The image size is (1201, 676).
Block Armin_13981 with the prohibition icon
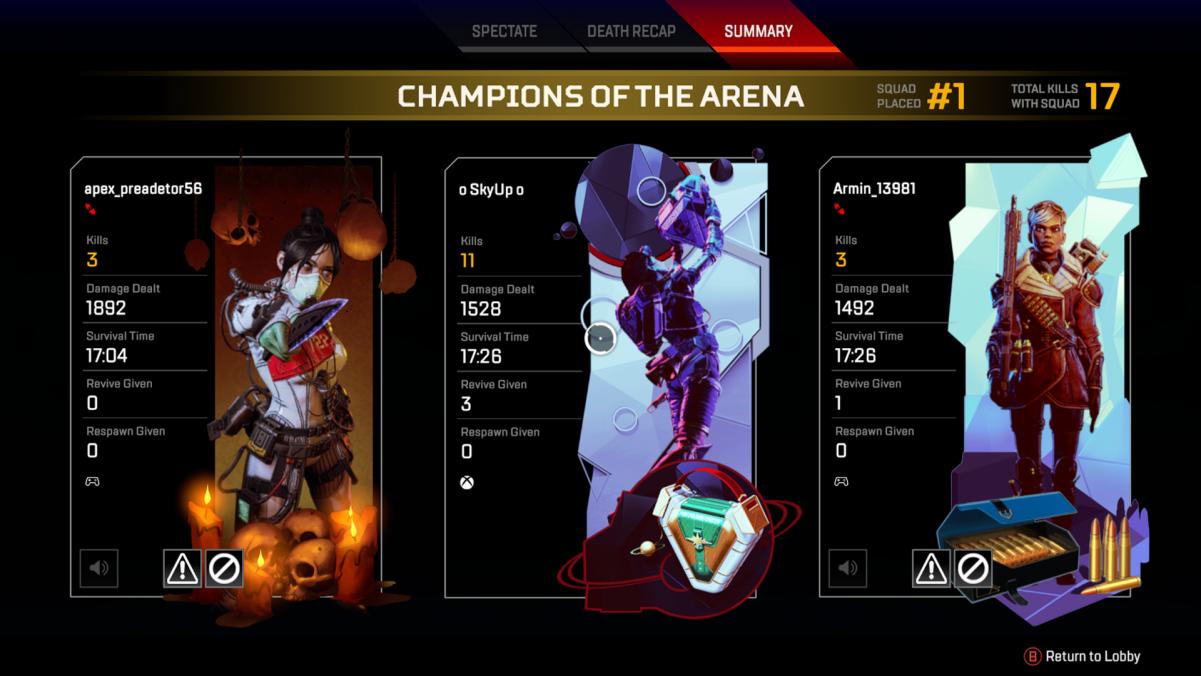point(973,568)
